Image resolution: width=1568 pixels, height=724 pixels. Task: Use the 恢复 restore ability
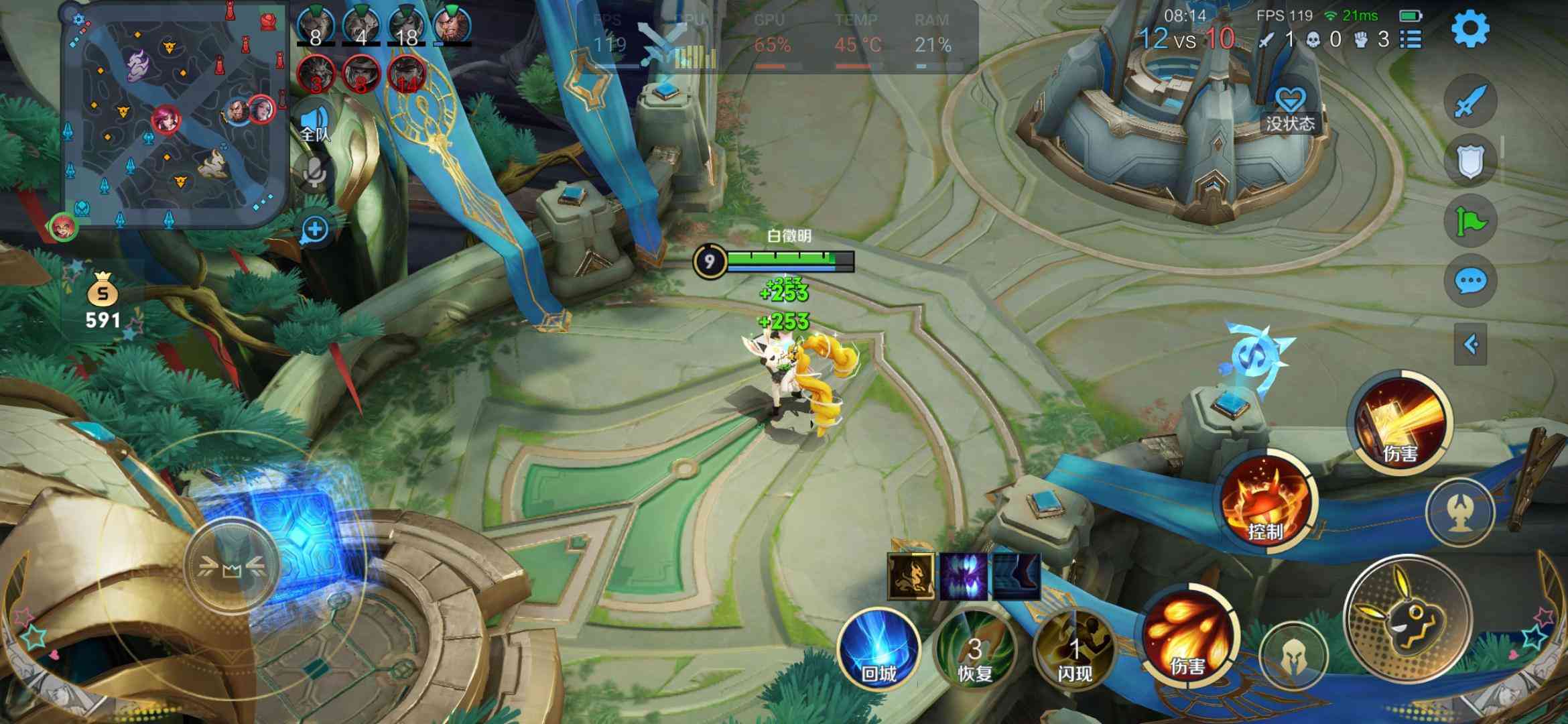pyautogui.click(x=975, y=648)
